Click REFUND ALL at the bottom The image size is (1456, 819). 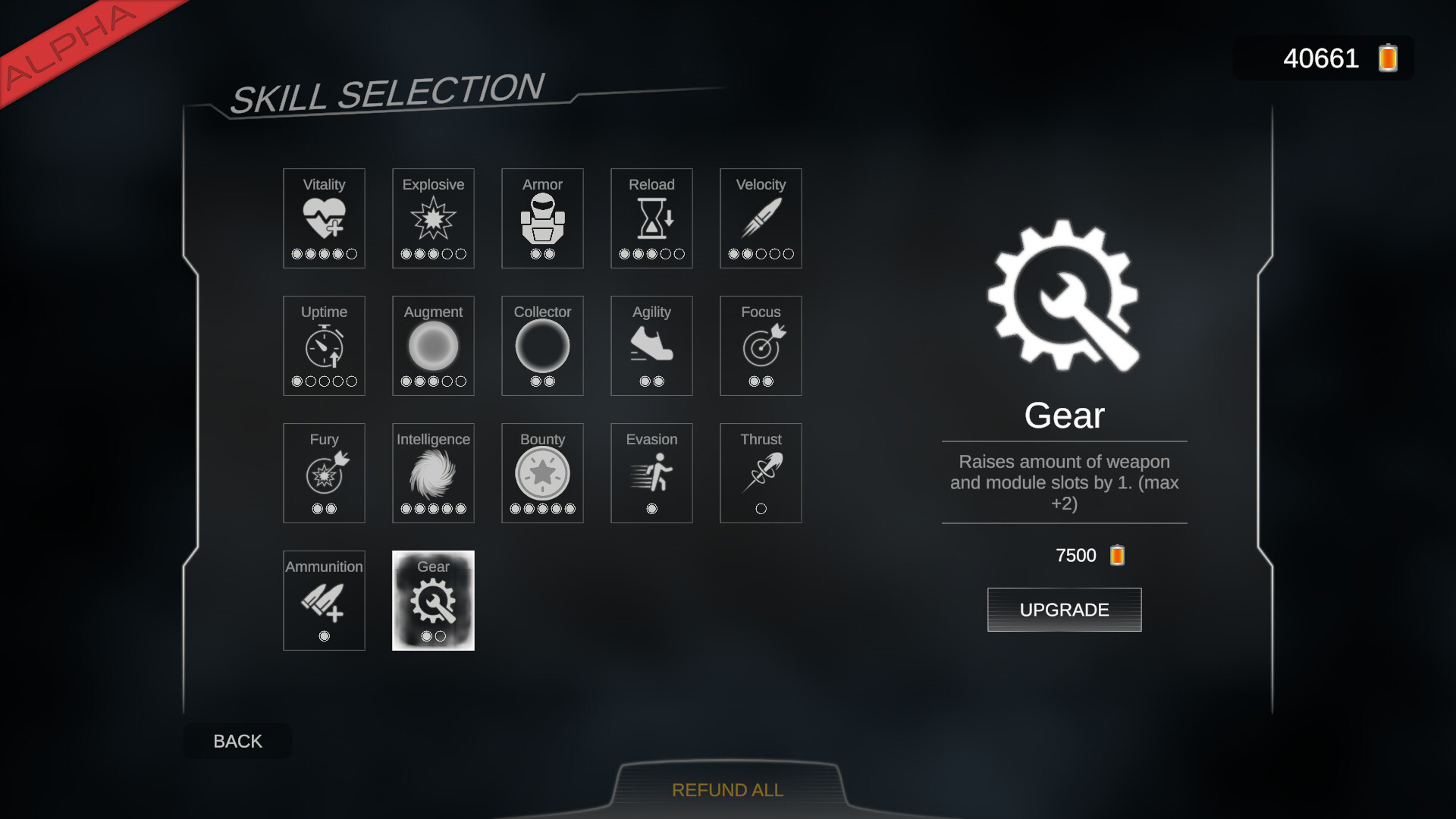(x=727, y=789)
